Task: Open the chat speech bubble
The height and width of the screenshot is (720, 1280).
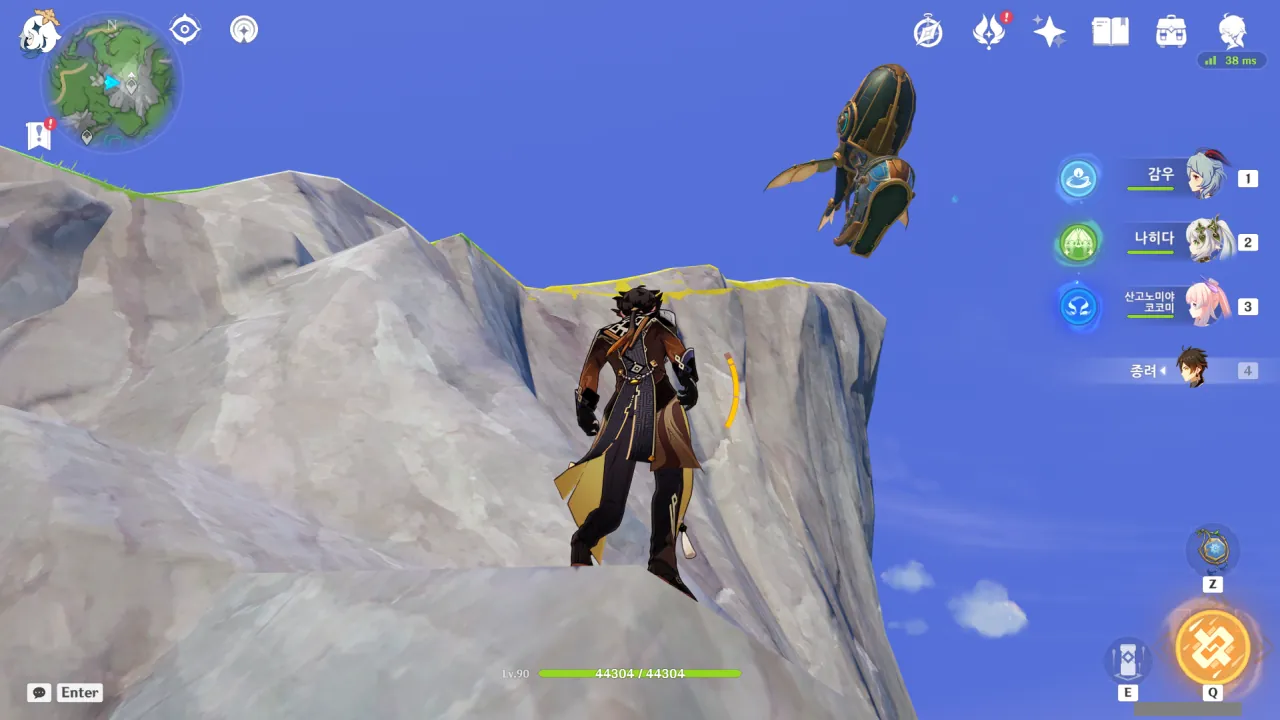Action: pyautogui.click(x=39, y=692)
